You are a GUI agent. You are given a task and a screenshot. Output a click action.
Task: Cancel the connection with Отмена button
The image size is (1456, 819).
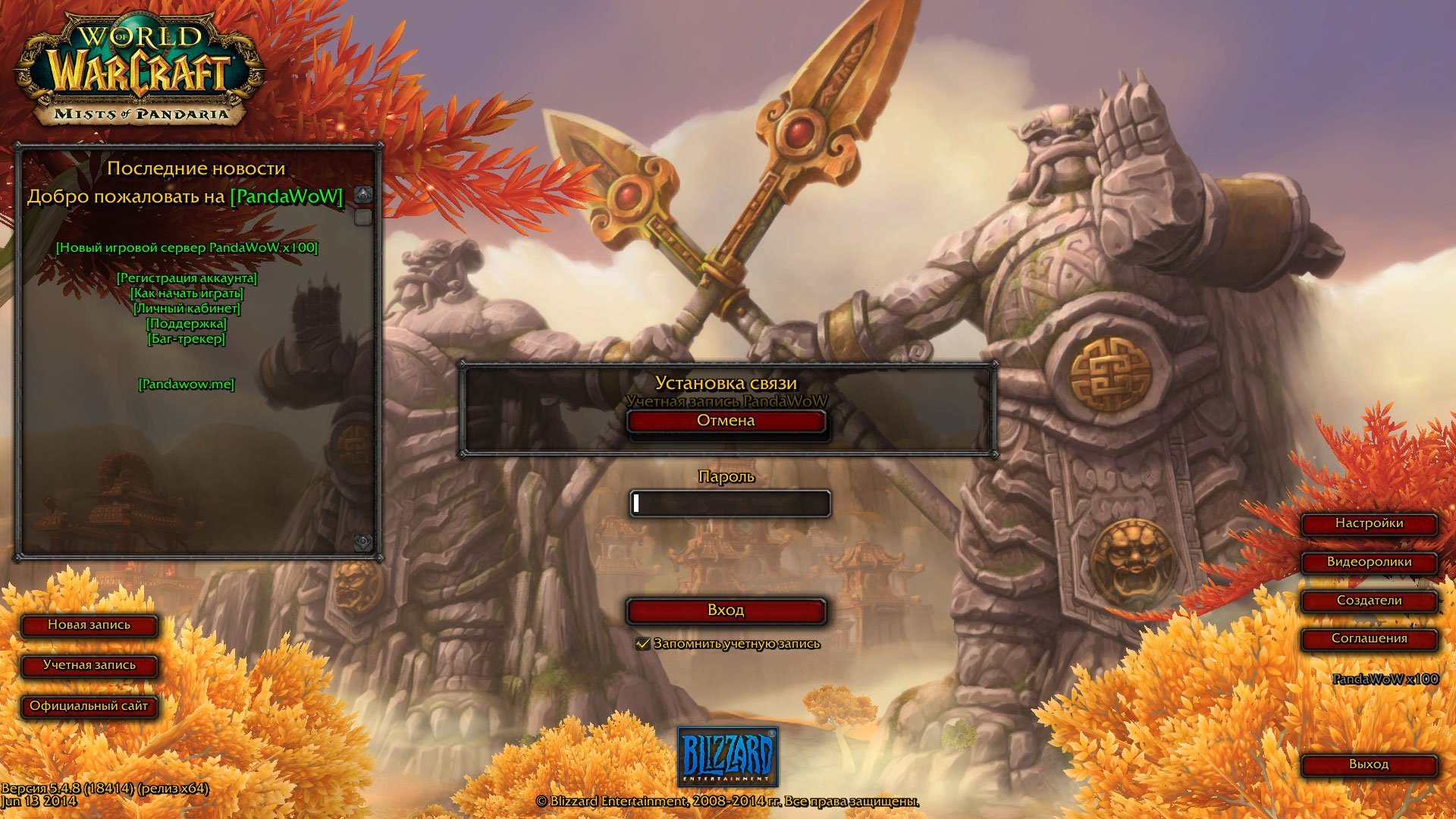point(726,421)
